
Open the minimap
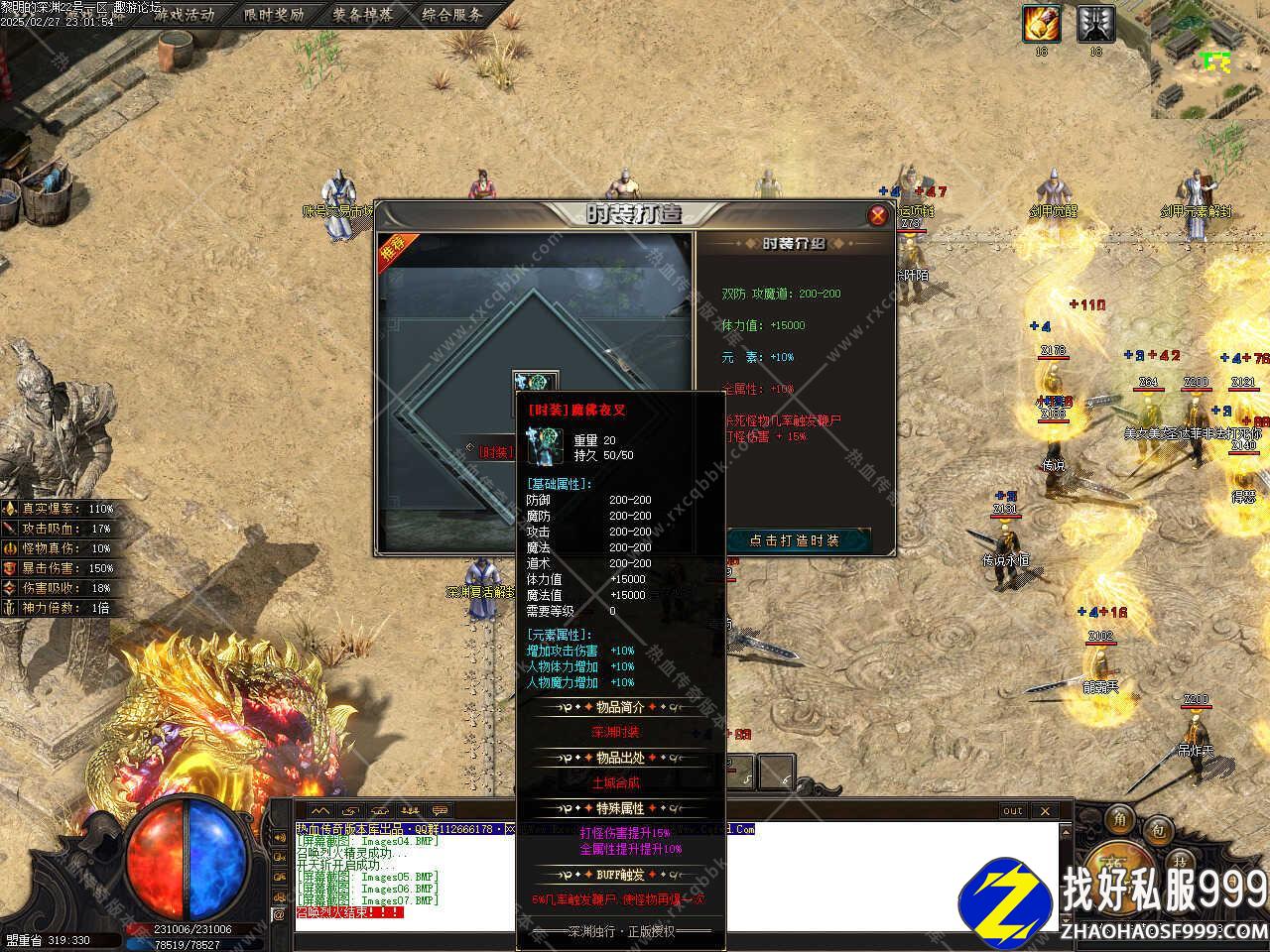click(1210, 59)
